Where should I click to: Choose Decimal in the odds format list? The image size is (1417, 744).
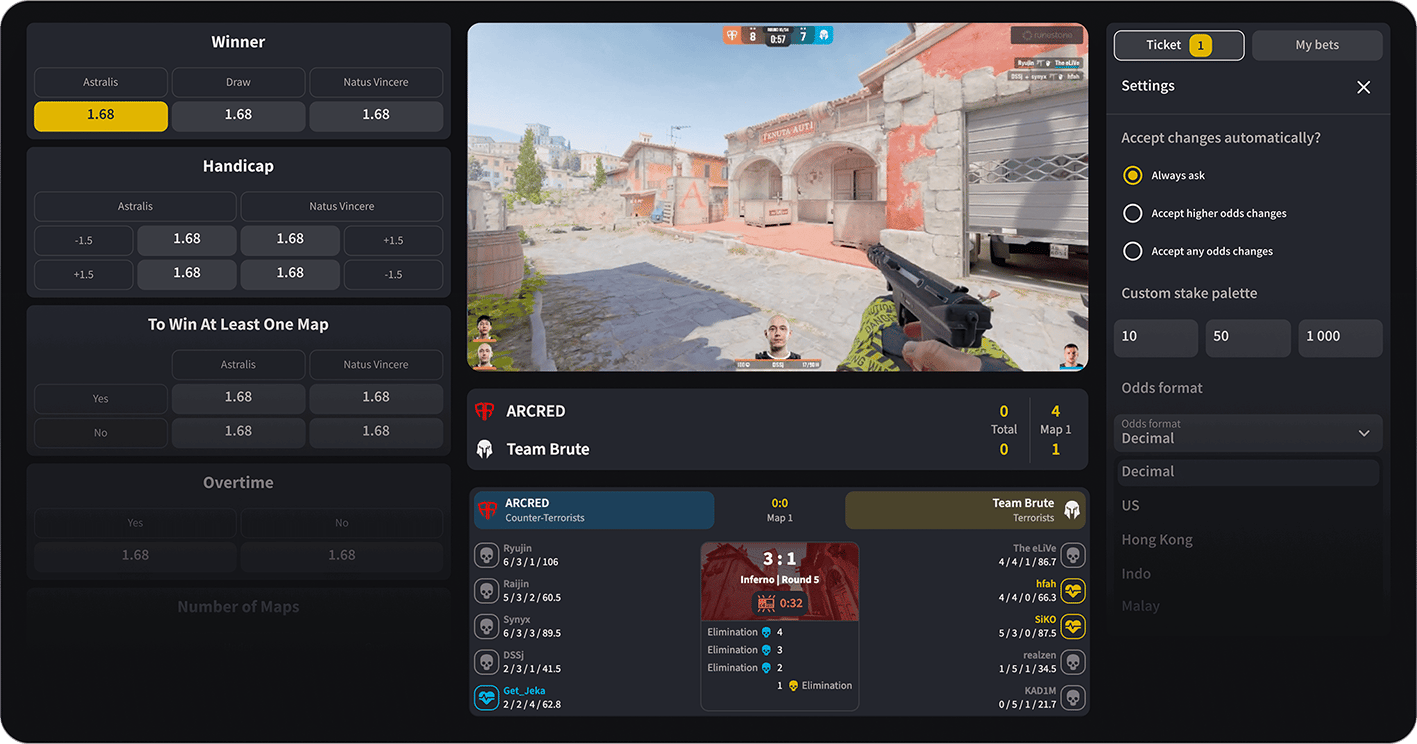[x=1148, y=472]
